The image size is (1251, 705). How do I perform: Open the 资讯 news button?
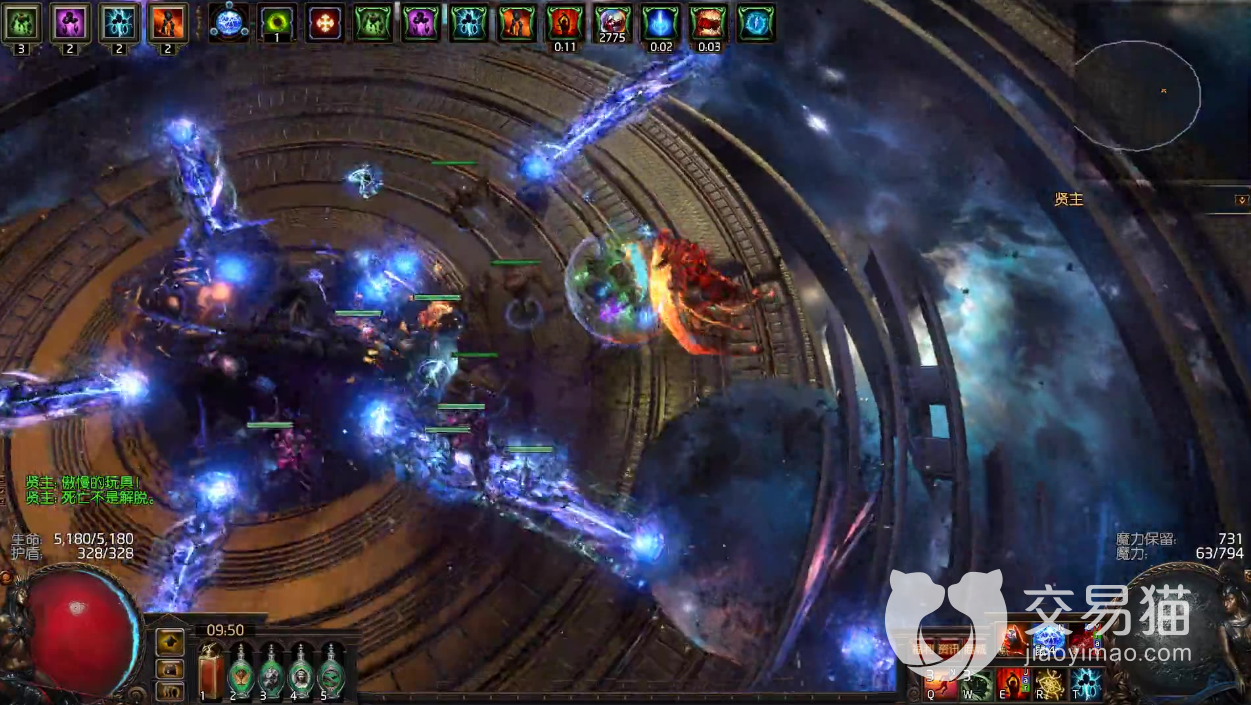[x=950, y=650]
